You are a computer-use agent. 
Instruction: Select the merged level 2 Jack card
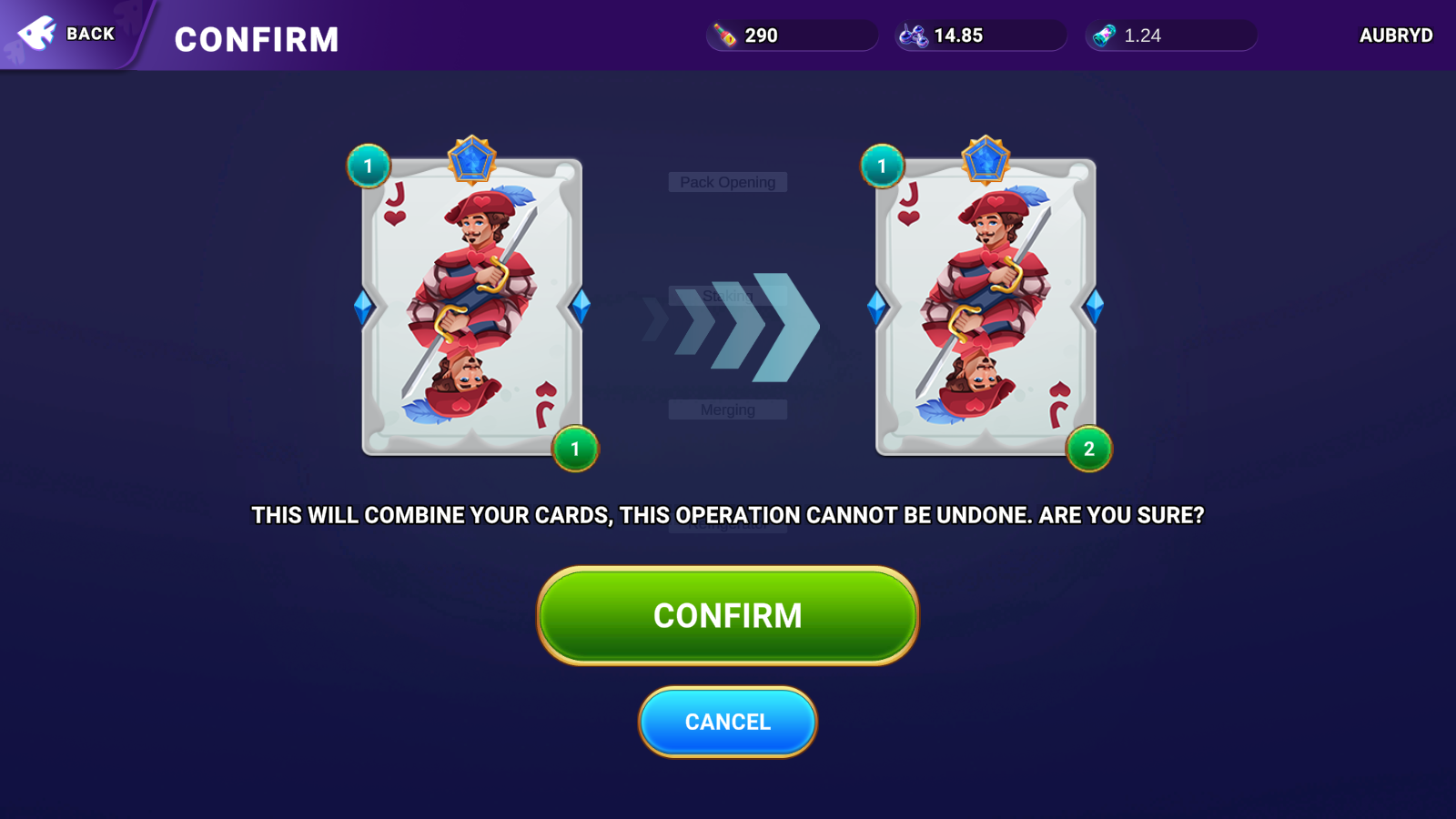(x=986, y=307)
